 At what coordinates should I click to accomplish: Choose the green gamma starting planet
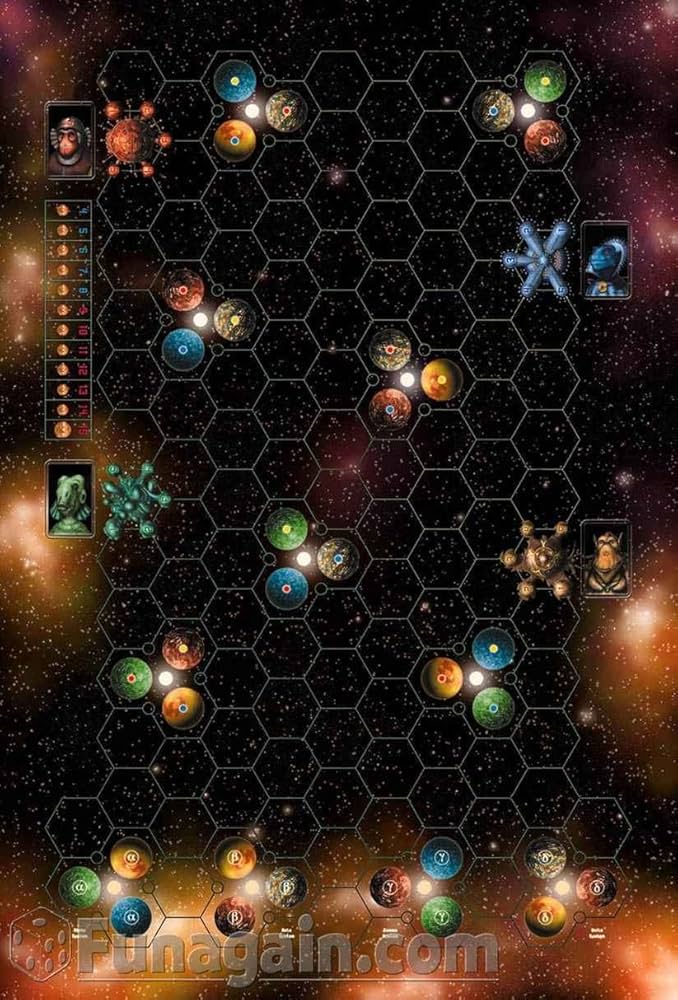point(441,915)
